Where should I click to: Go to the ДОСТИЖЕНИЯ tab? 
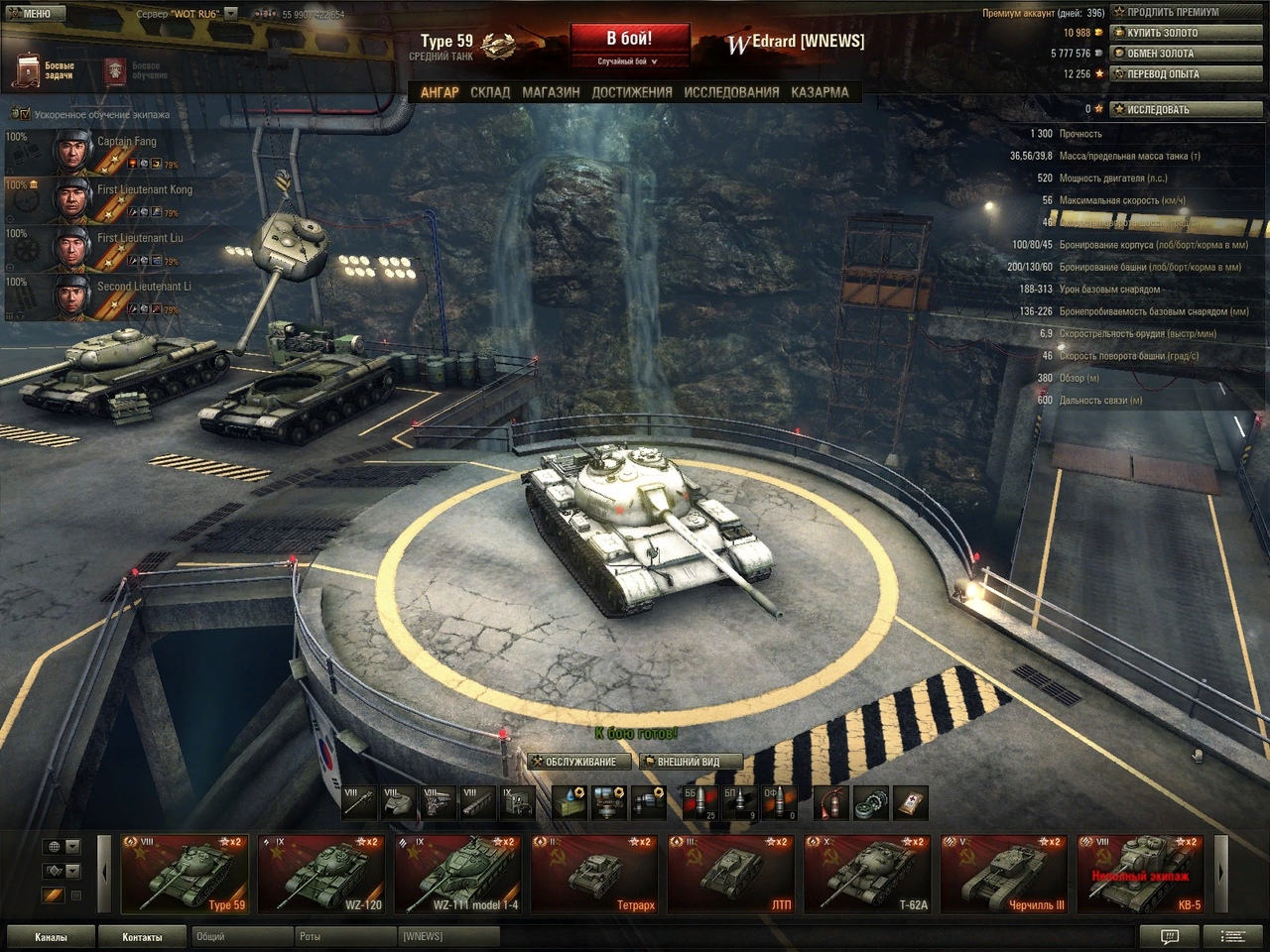pos(632,92)
